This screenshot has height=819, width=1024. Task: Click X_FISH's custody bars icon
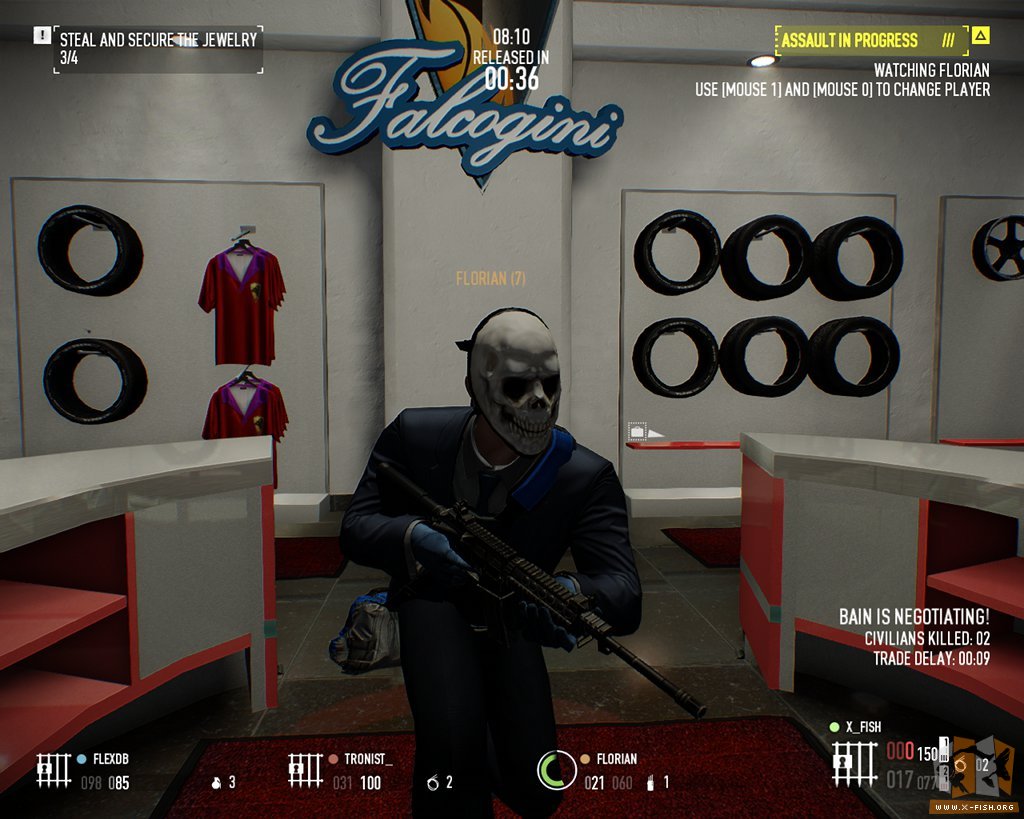click(853, 764)
